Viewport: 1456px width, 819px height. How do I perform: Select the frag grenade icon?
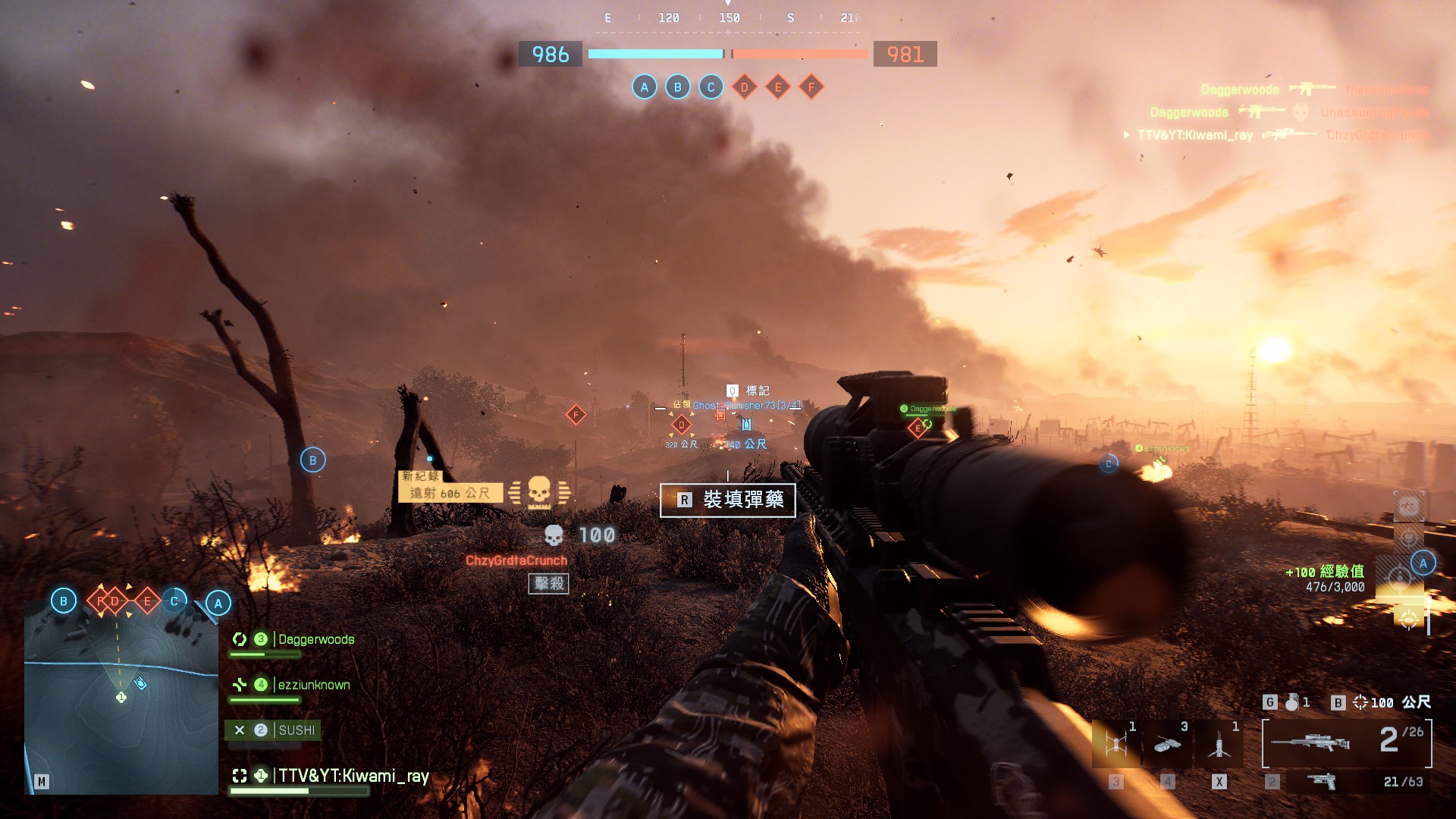pos(1291,702)
